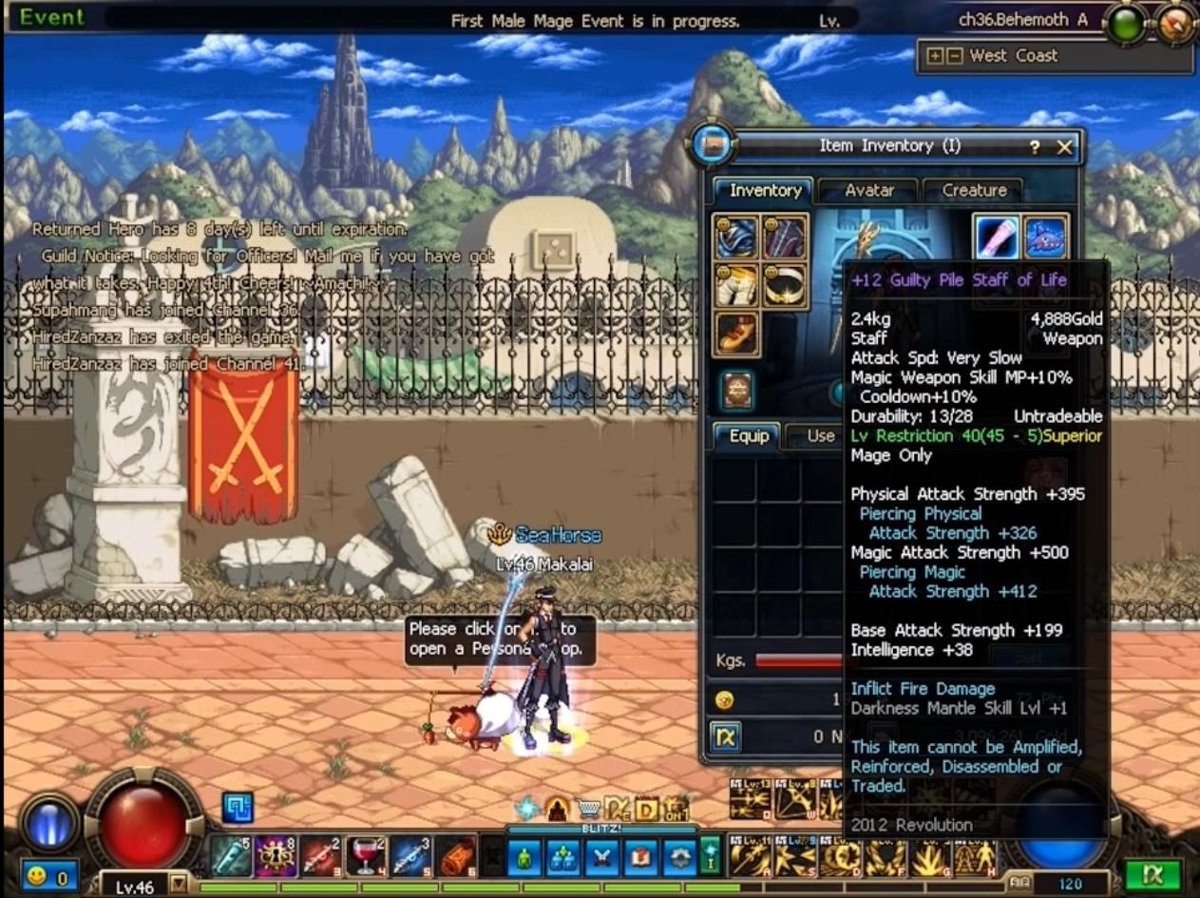The image size is (1200, 898).
Task: Select the equipped blue shoulder armor slot
Action: coord(737,237)
